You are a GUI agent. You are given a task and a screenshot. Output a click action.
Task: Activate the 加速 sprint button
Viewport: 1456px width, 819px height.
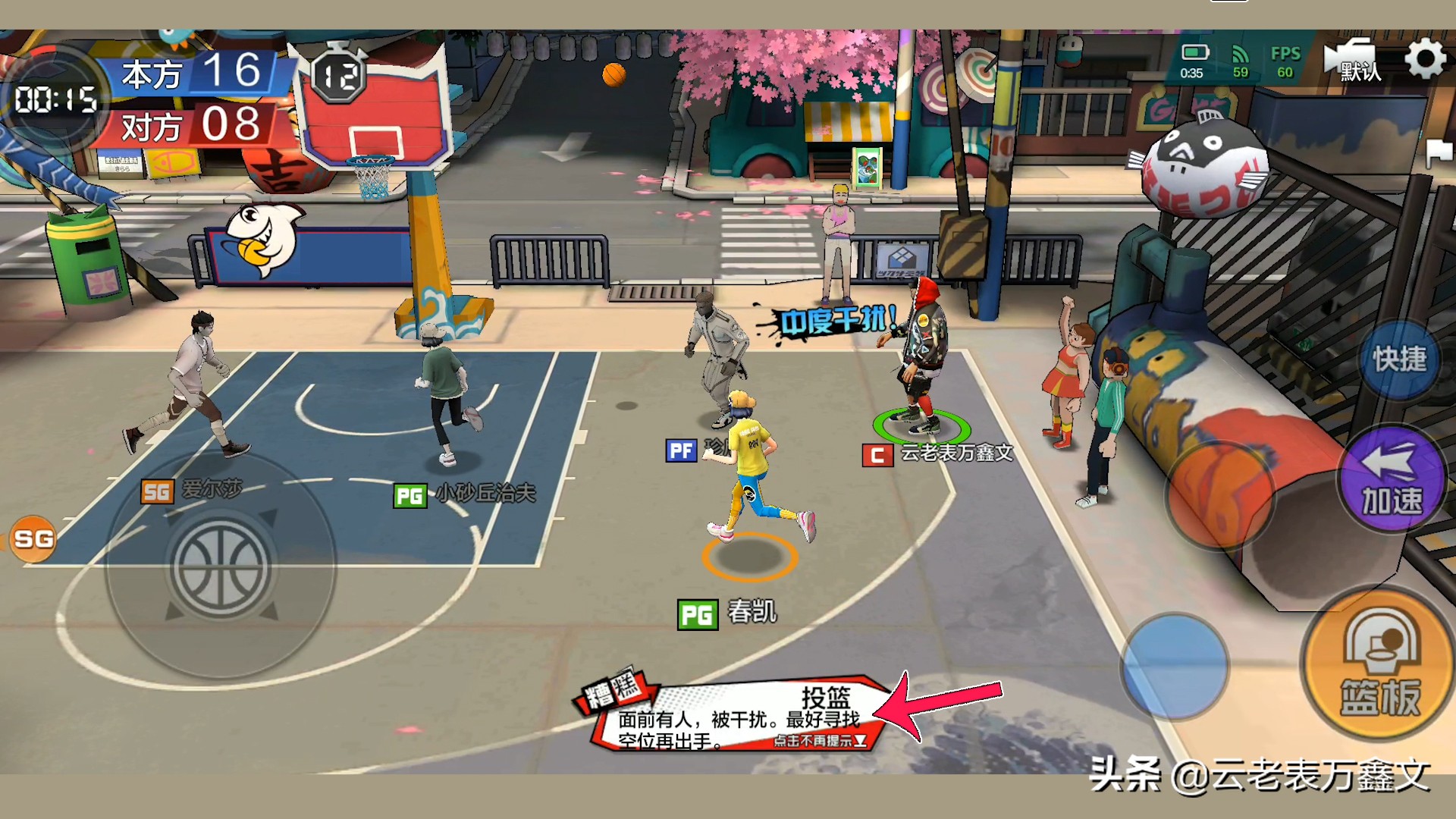click(1392, 479)
